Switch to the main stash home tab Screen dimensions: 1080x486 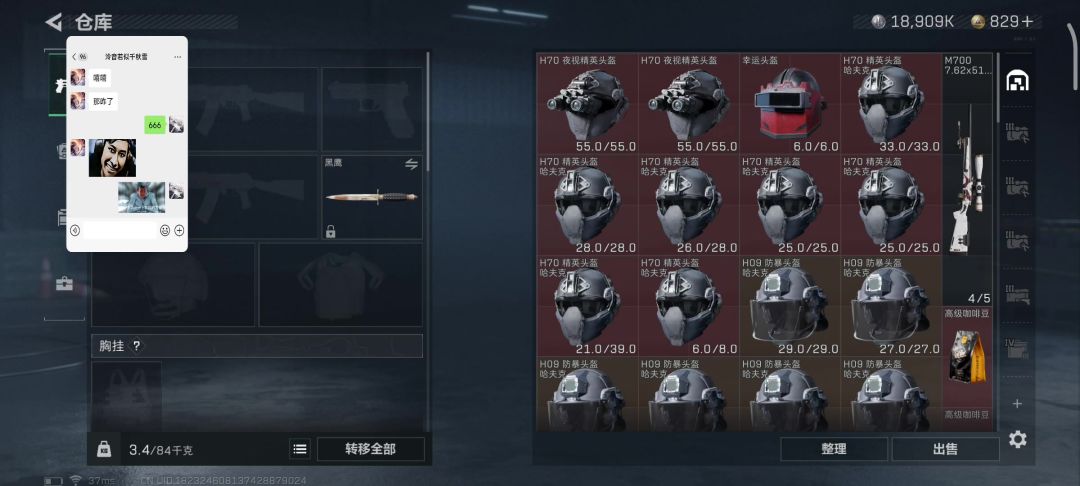[1017, 81]
